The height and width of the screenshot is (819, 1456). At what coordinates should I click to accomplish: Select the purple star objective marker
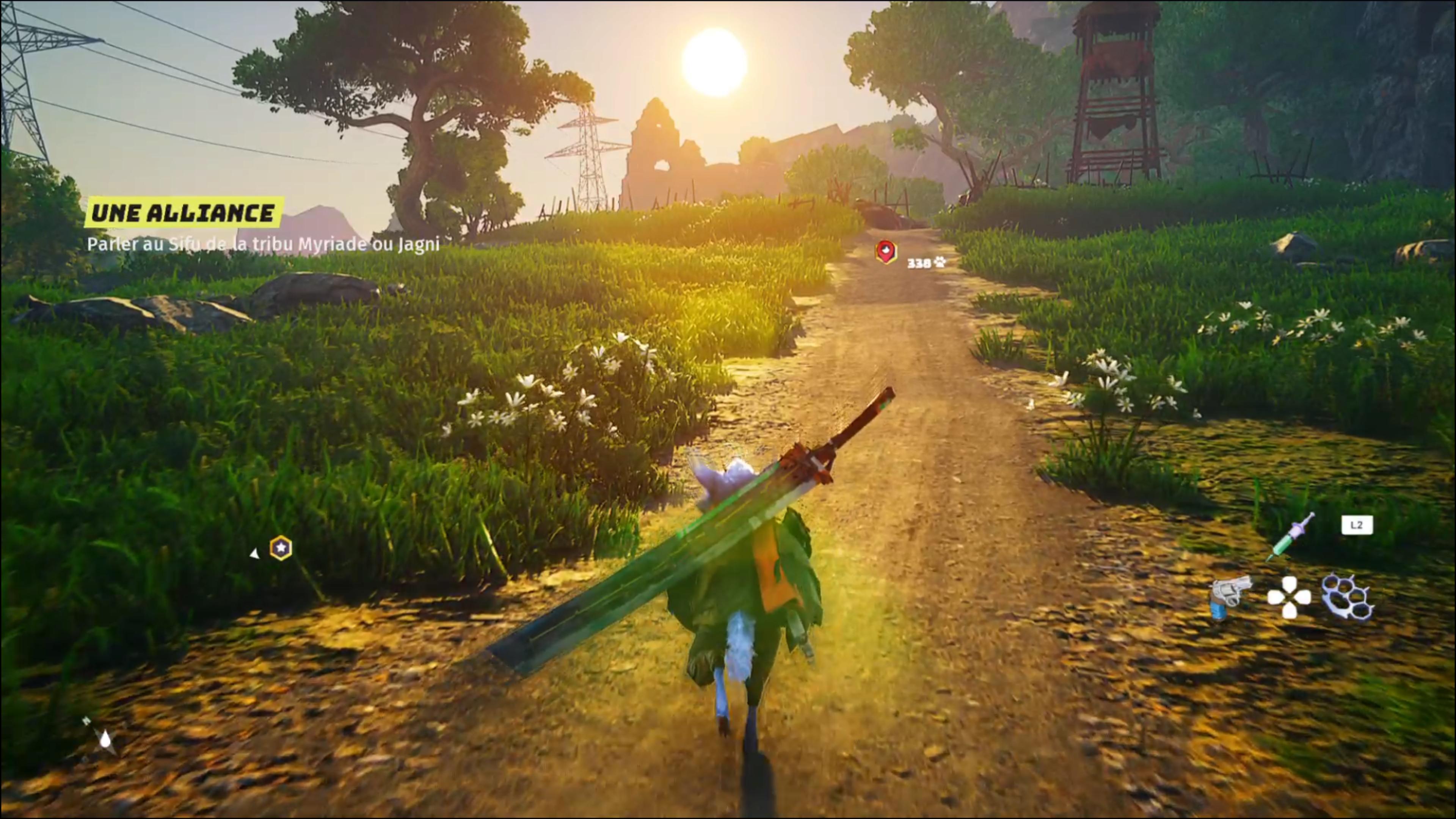281,548
